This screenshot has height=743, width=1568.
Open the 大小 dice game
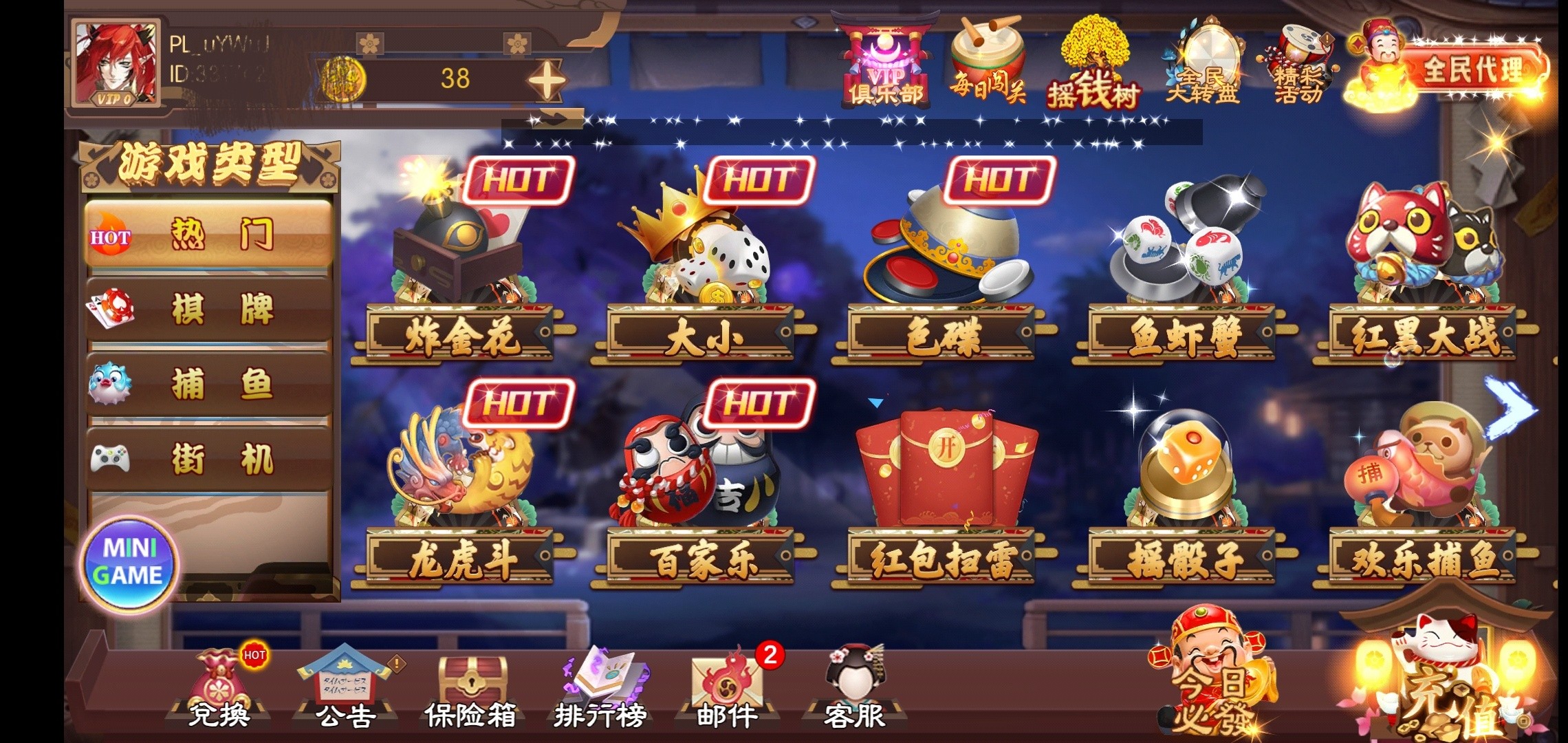[x=701, y=275]
